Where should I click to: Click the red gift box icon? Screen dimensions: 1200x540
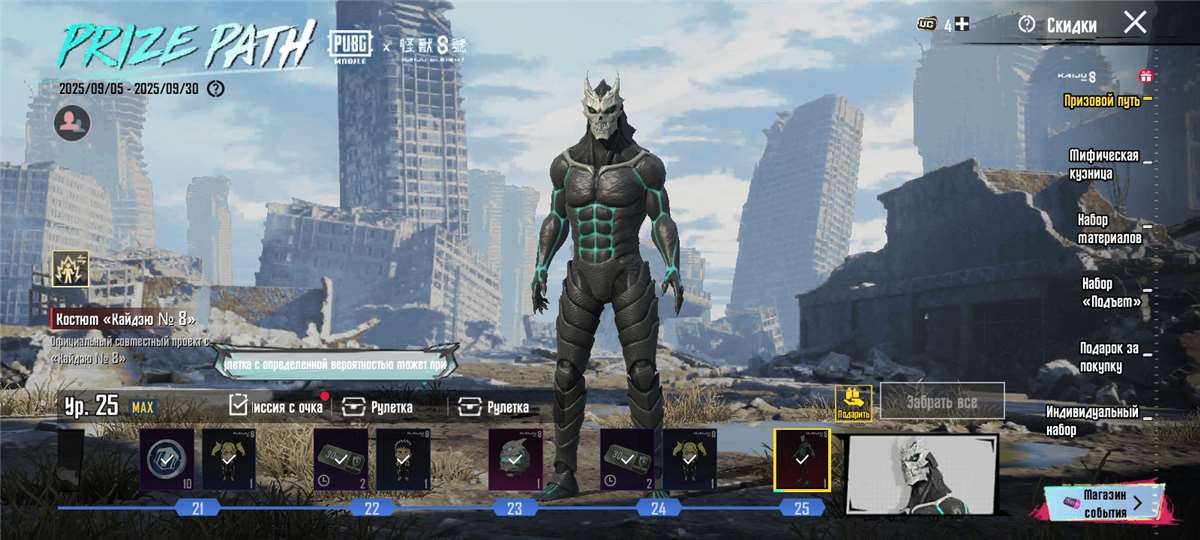click(x=1146, y=76)
